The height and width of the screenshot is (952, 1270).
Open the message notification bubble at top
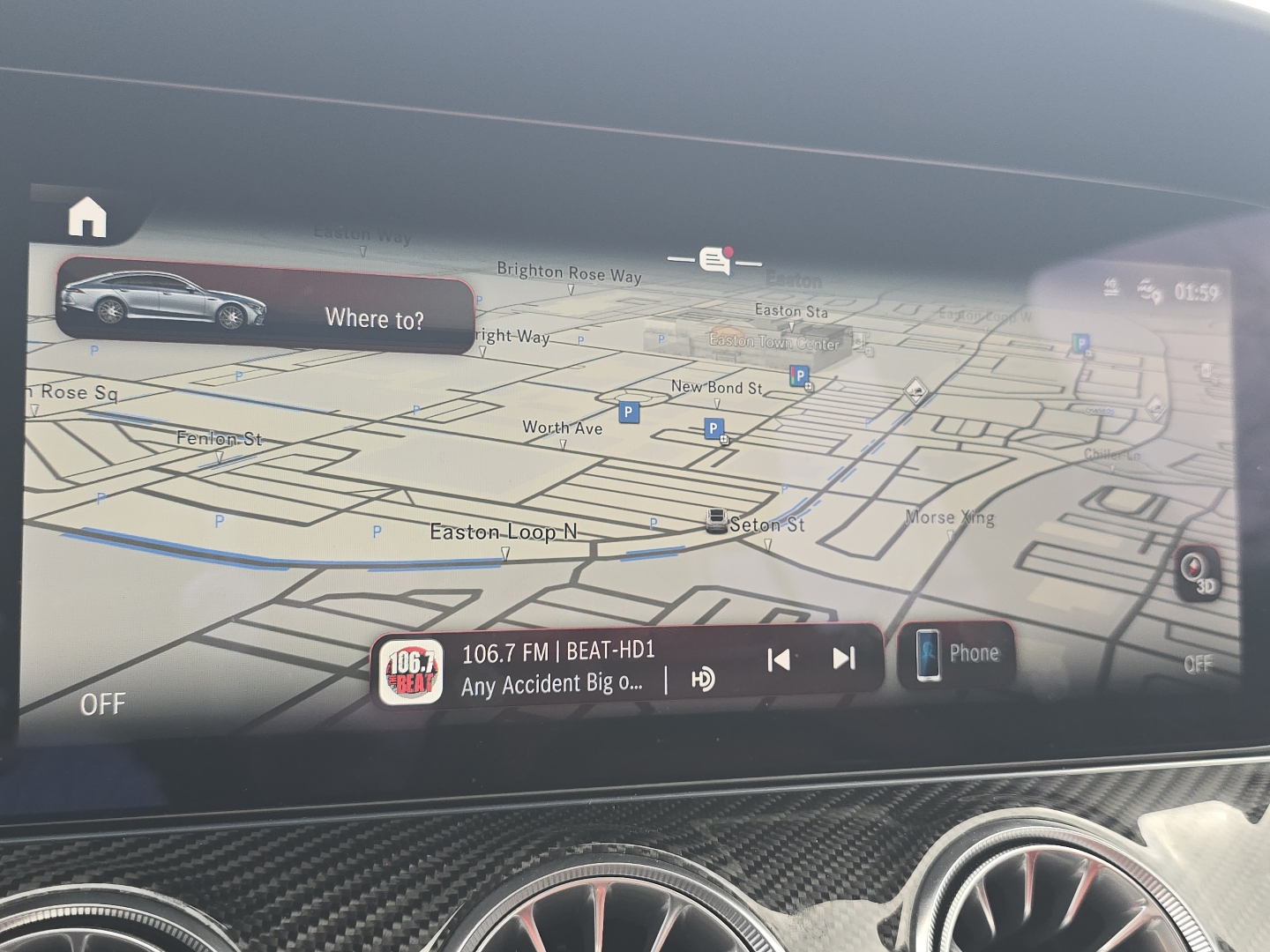[713, 259]
